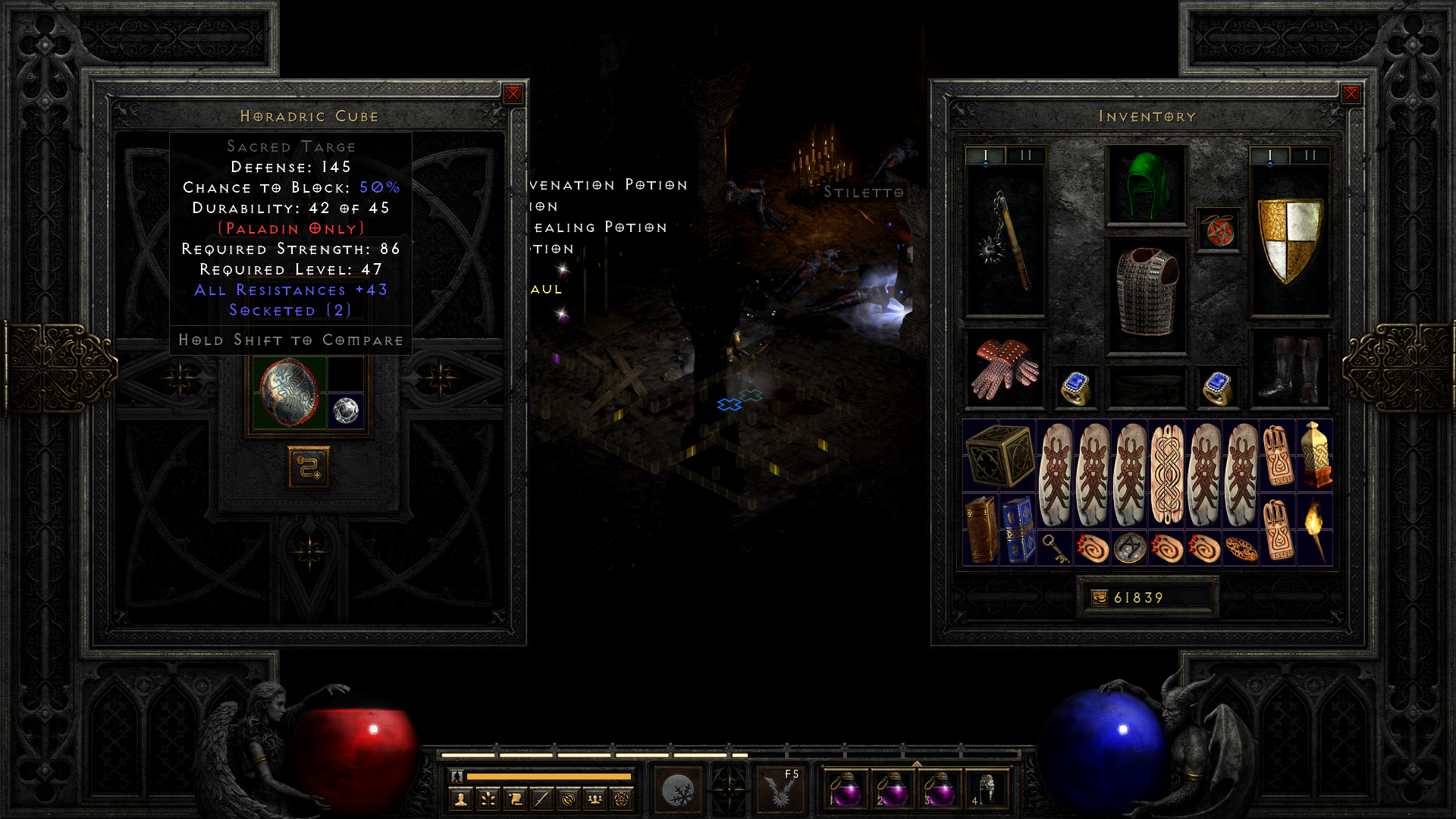Select the equipped green hood helm
The image size is (1456, 819).
pos(1147,185)
